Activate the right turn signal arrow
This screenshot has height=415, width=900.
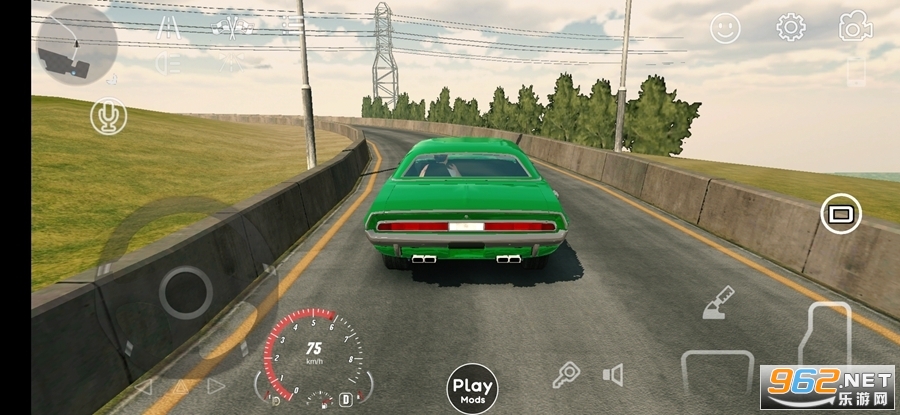pos(216,386)
